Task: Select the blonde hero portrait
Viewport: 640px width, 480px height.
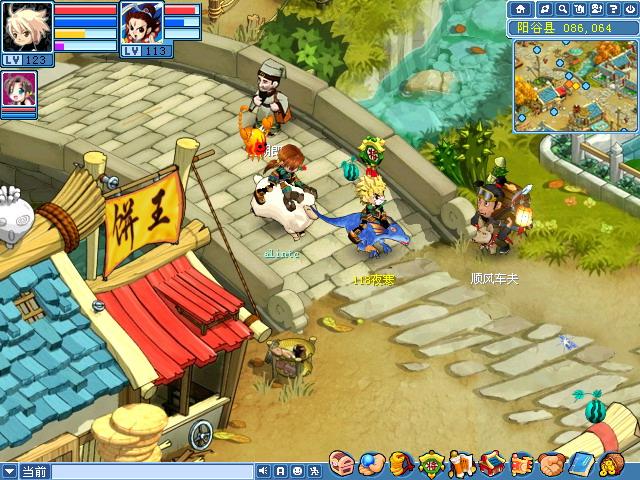Action: point(27,29)
